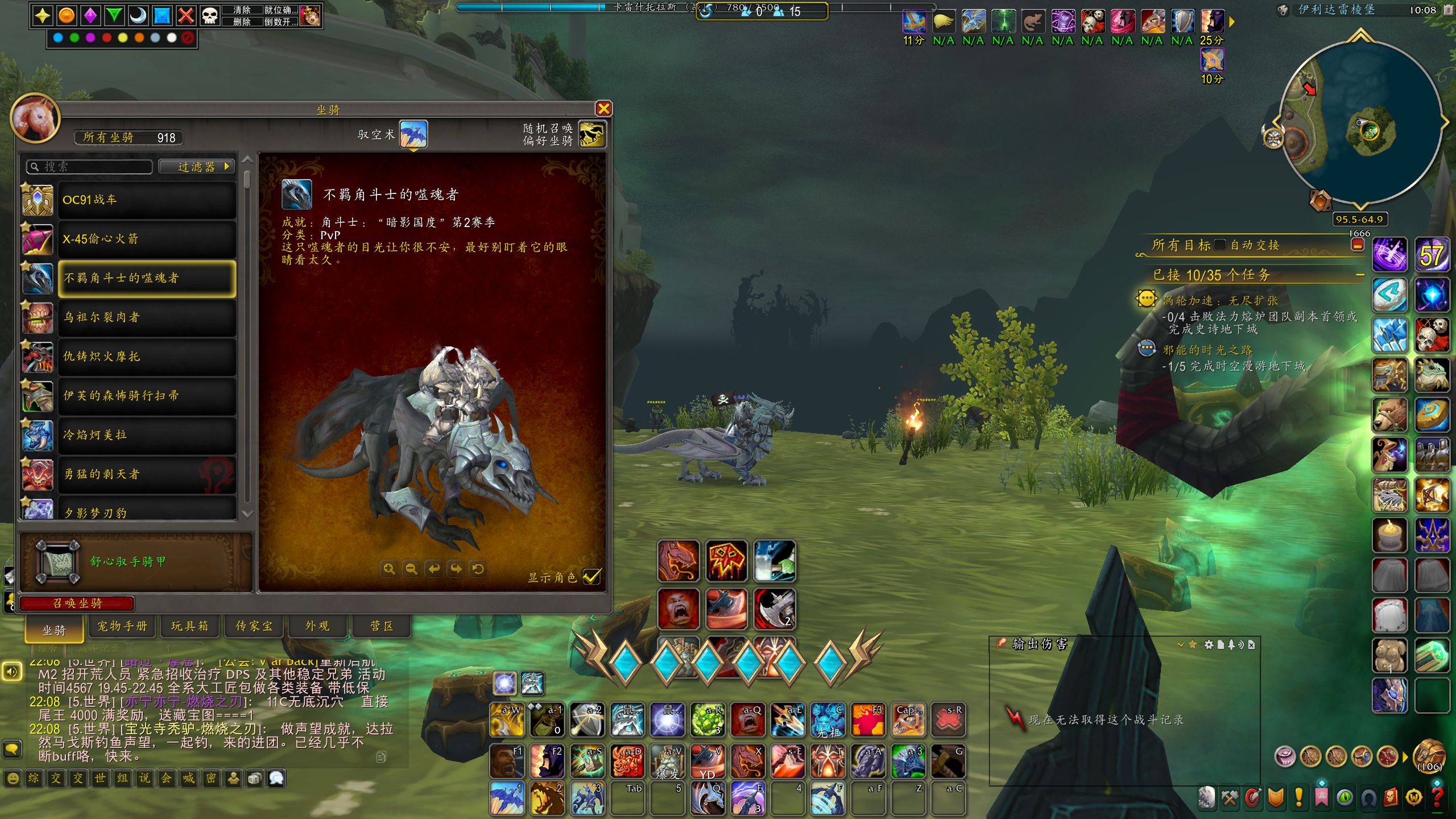Select 冷焰坷美拉 from the mount list
The width and height of the screenshot is (1456, 819).
pyautogui.click(x=147, y=435)
